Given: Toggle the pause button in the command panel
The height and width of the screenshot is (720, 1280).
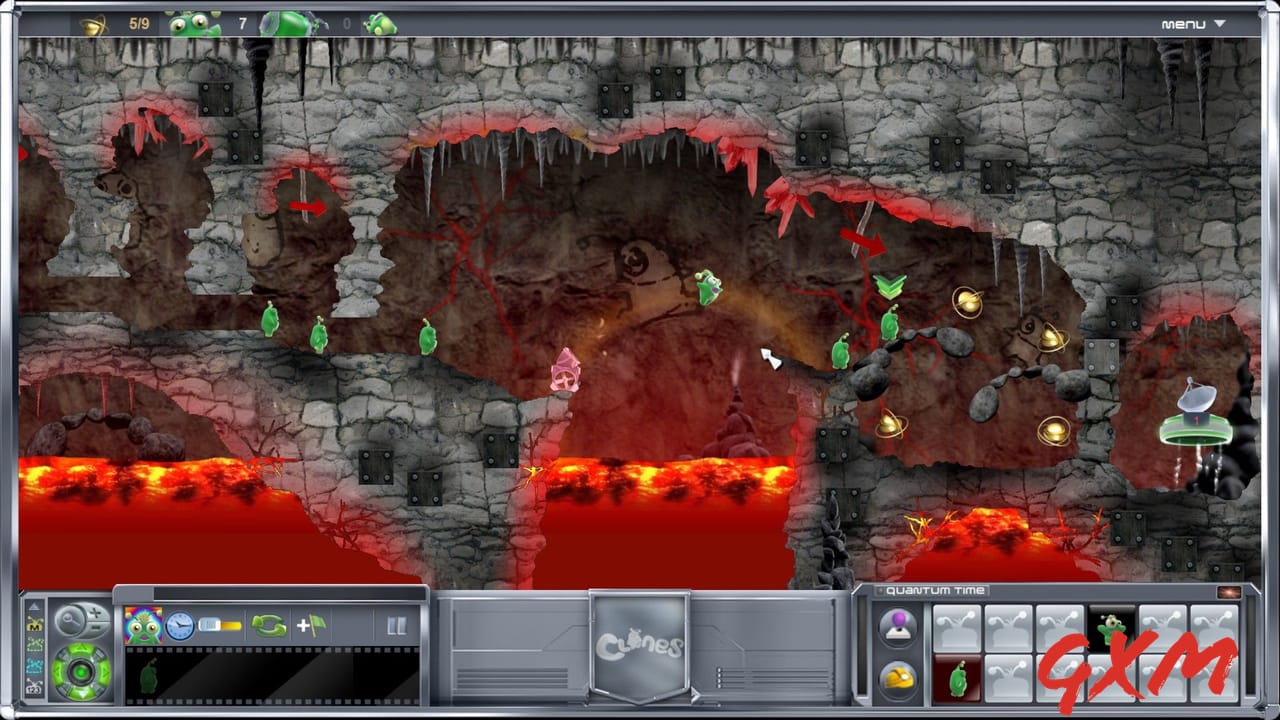Looking at the screenshot, I should (x=397, y=624).
